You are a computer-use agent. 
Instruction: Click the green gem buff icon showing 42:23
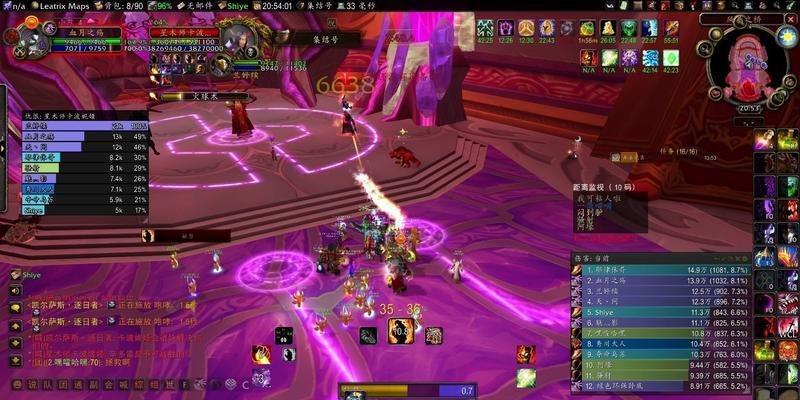pos(670,59)
